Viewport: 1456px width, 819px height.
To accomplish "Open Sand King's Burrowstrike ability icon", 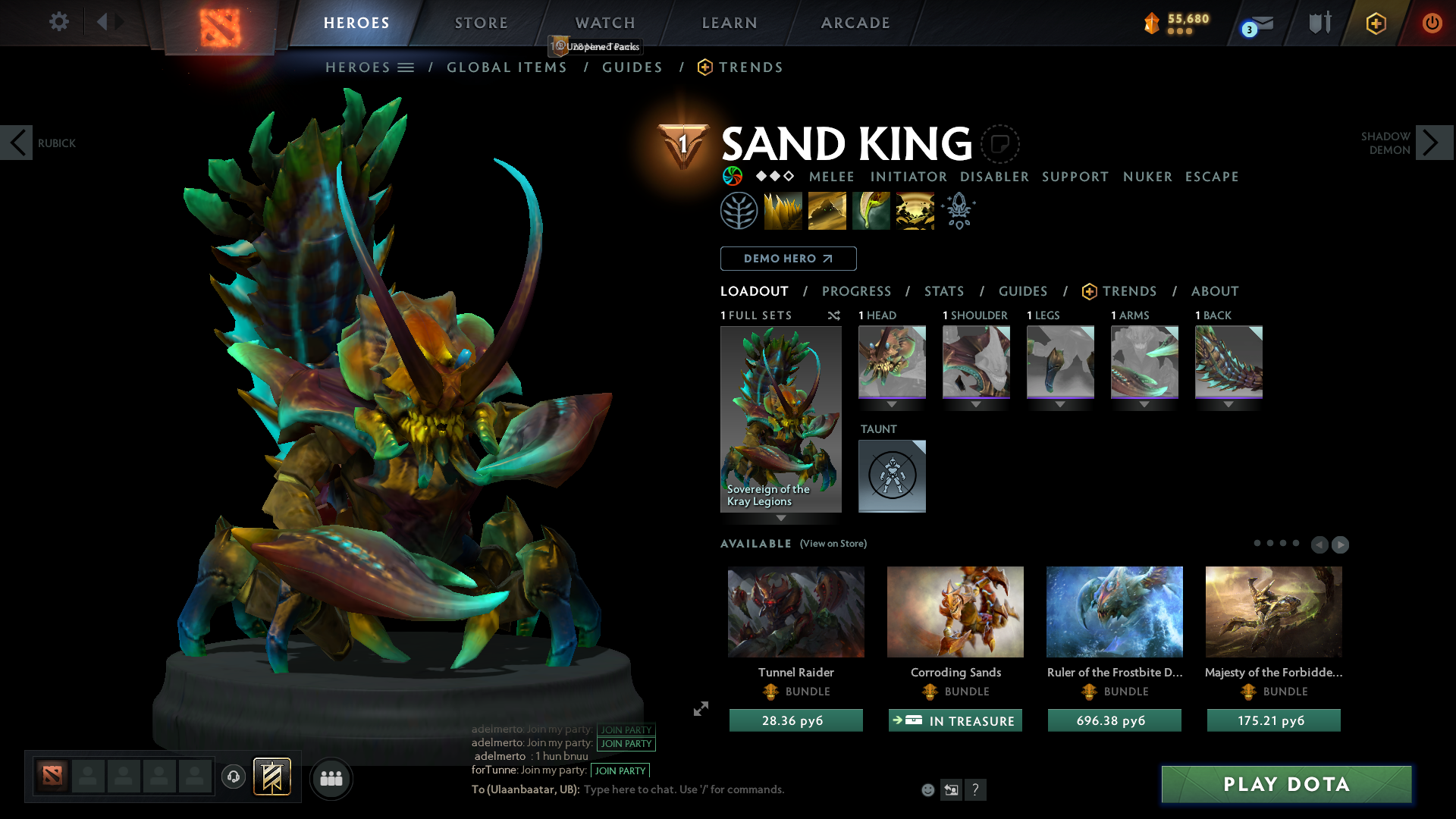I will [783, 210].
